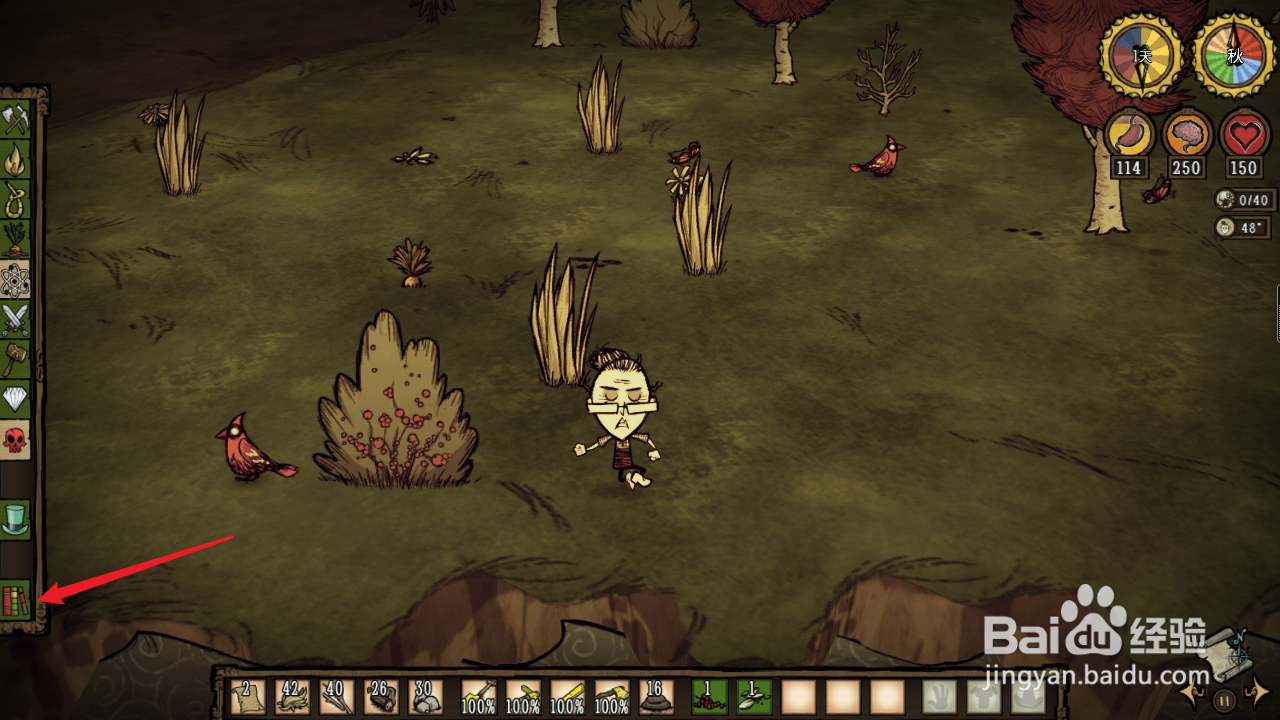Pick the twigs stack of 40
This screenshot has height=720, width=1280.
click(x=336, y=697)
